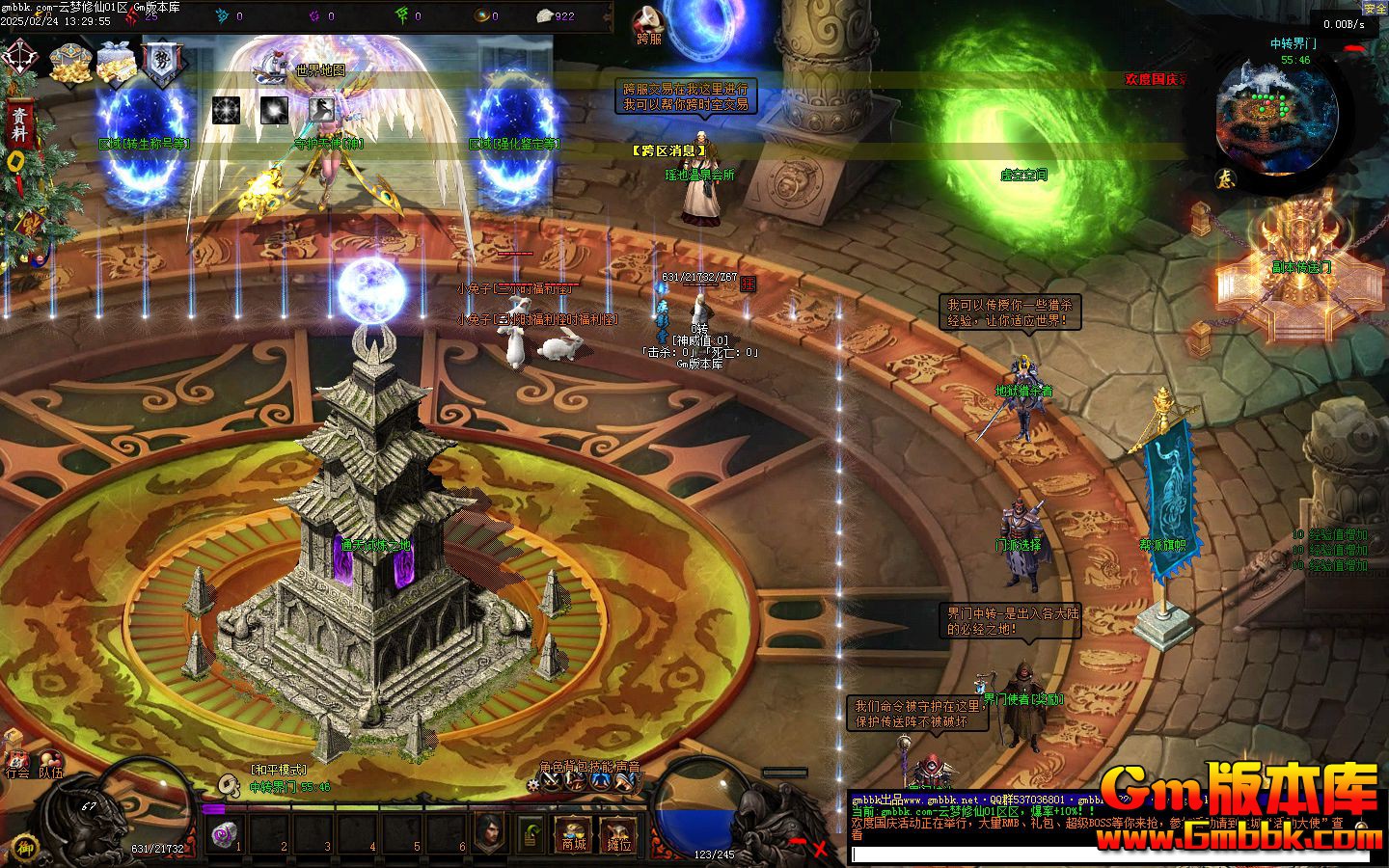The image size is (1389, 868).
Task: Click the character portrait beside the hotbar
Action: 490,831
